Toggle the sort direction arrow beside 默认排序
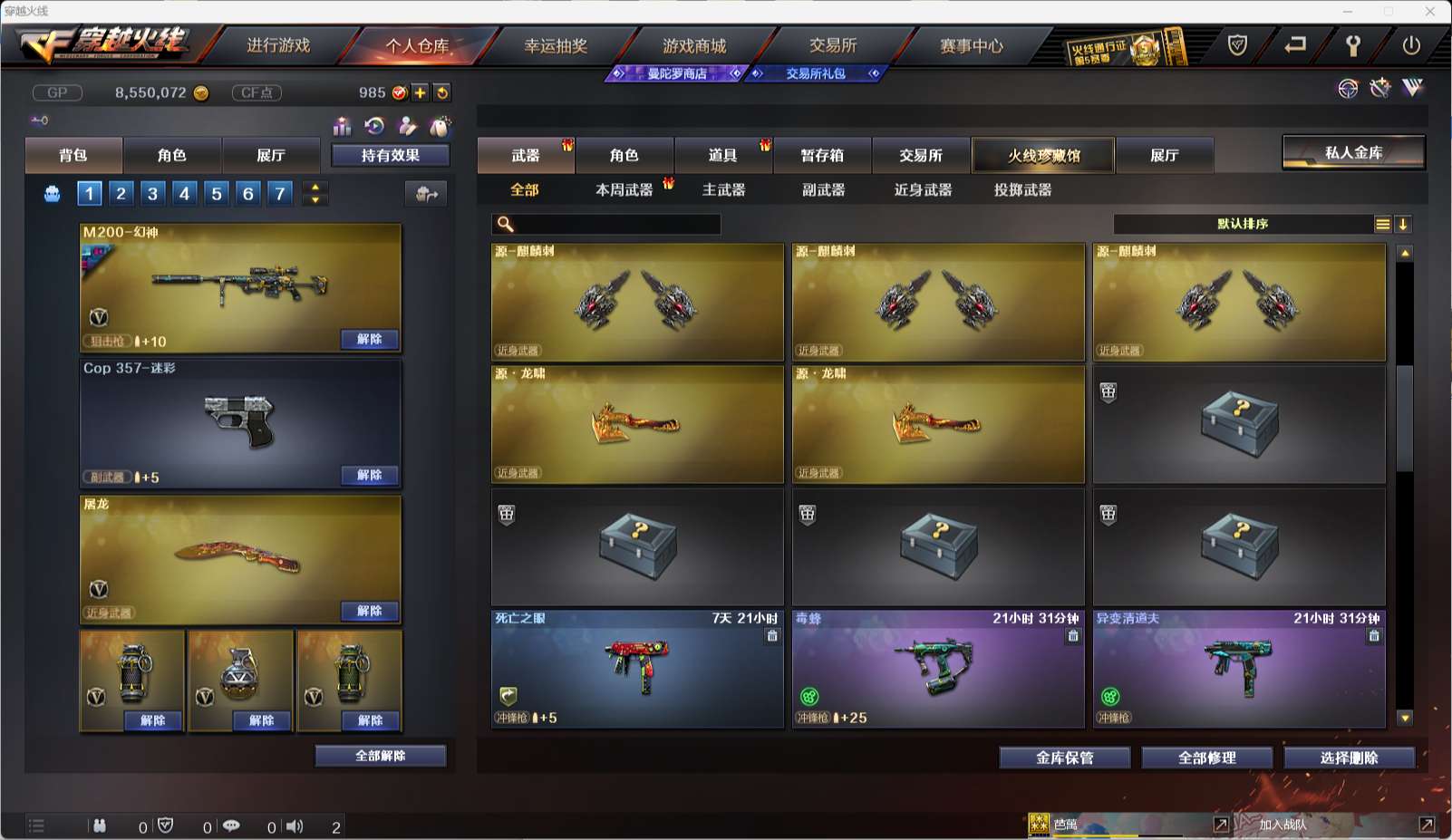The width and height of the screenshot is (1452, 840). pos(1402,224)
